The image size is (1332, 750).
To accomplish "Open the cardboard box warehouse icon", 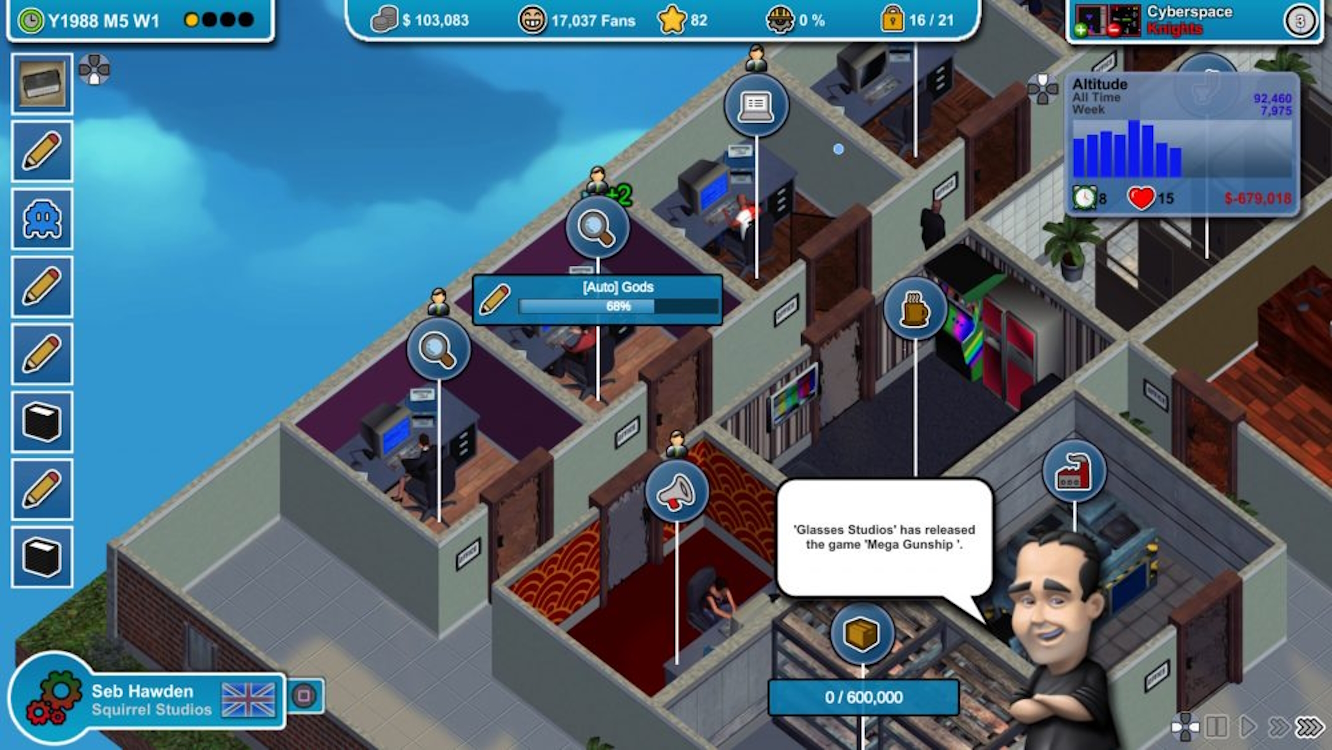I will [x=861, y=634].
